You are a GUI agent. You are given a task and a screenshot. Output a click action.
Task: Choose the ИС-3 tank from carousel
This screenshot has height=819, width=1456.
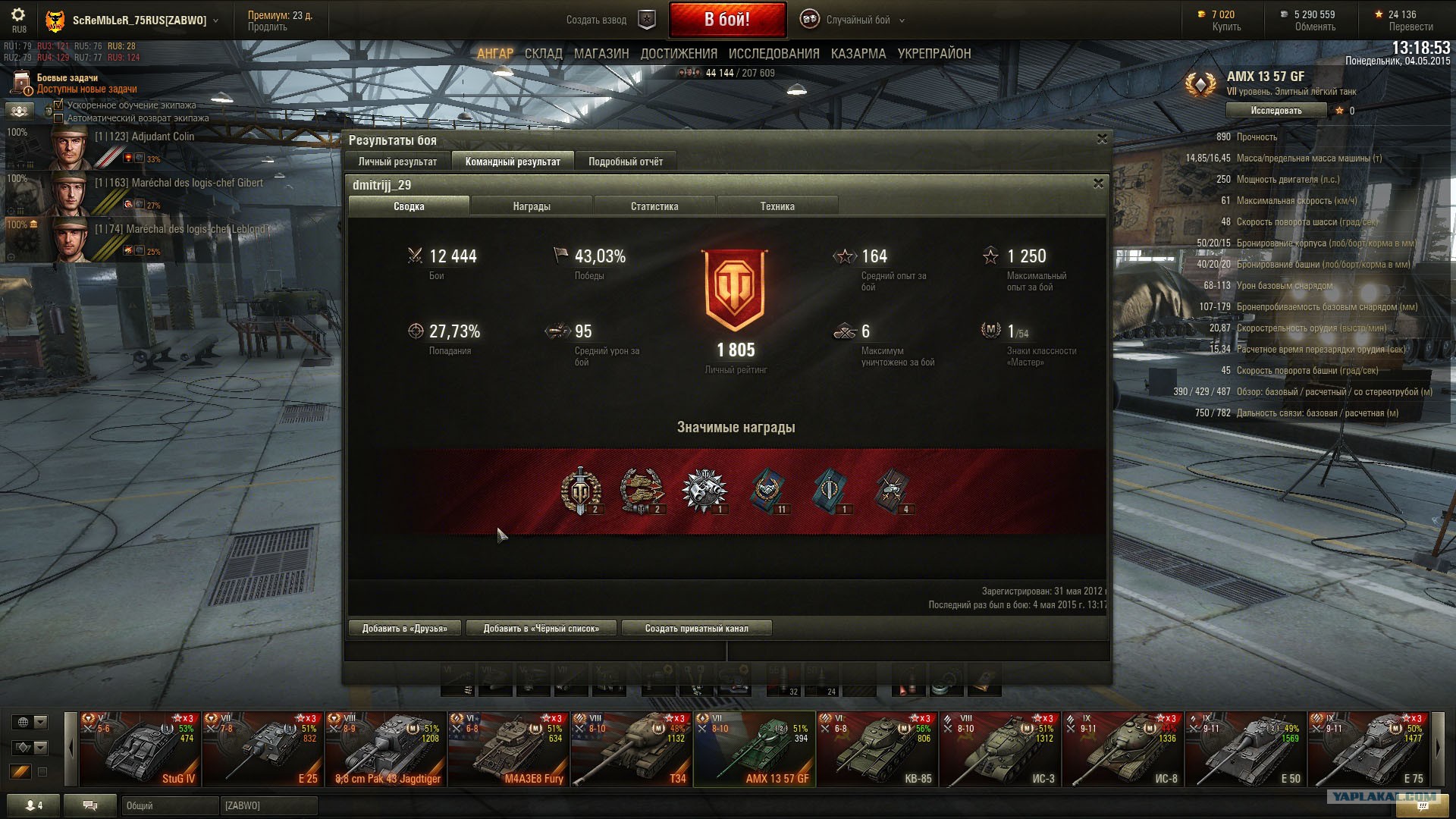[x=1000, y=749]
